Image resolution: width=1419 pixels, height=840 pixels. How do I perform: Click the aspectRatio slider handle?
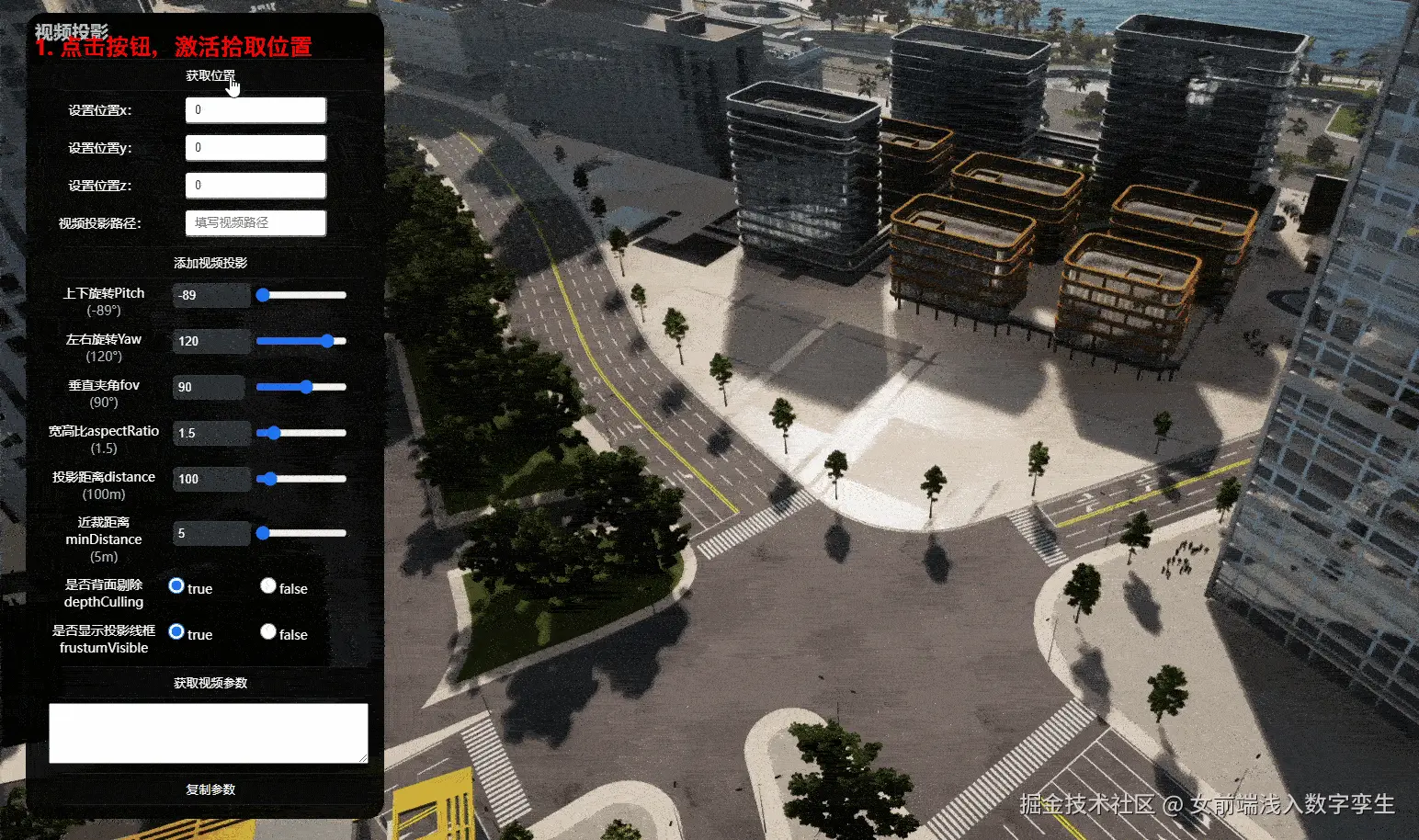[x=273, y=433]
